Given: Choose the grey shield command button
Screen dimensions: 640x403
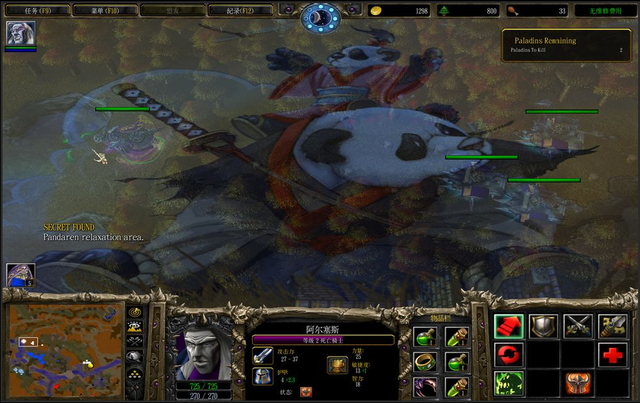Looking at the screenshot, I should pyautogui.click(x=543, y=326).
